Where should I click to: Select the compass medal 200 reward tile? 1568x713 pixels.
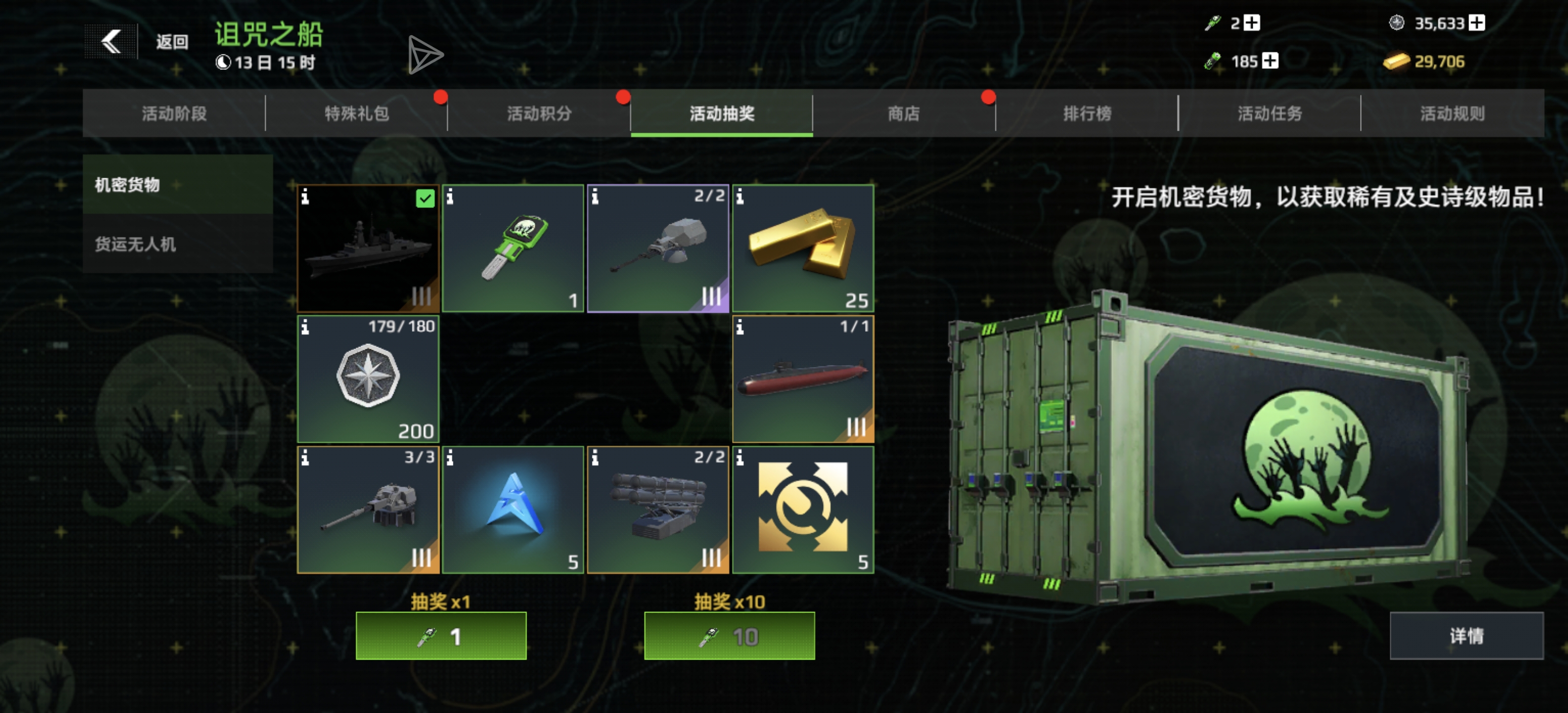click(x=368, y=379)
